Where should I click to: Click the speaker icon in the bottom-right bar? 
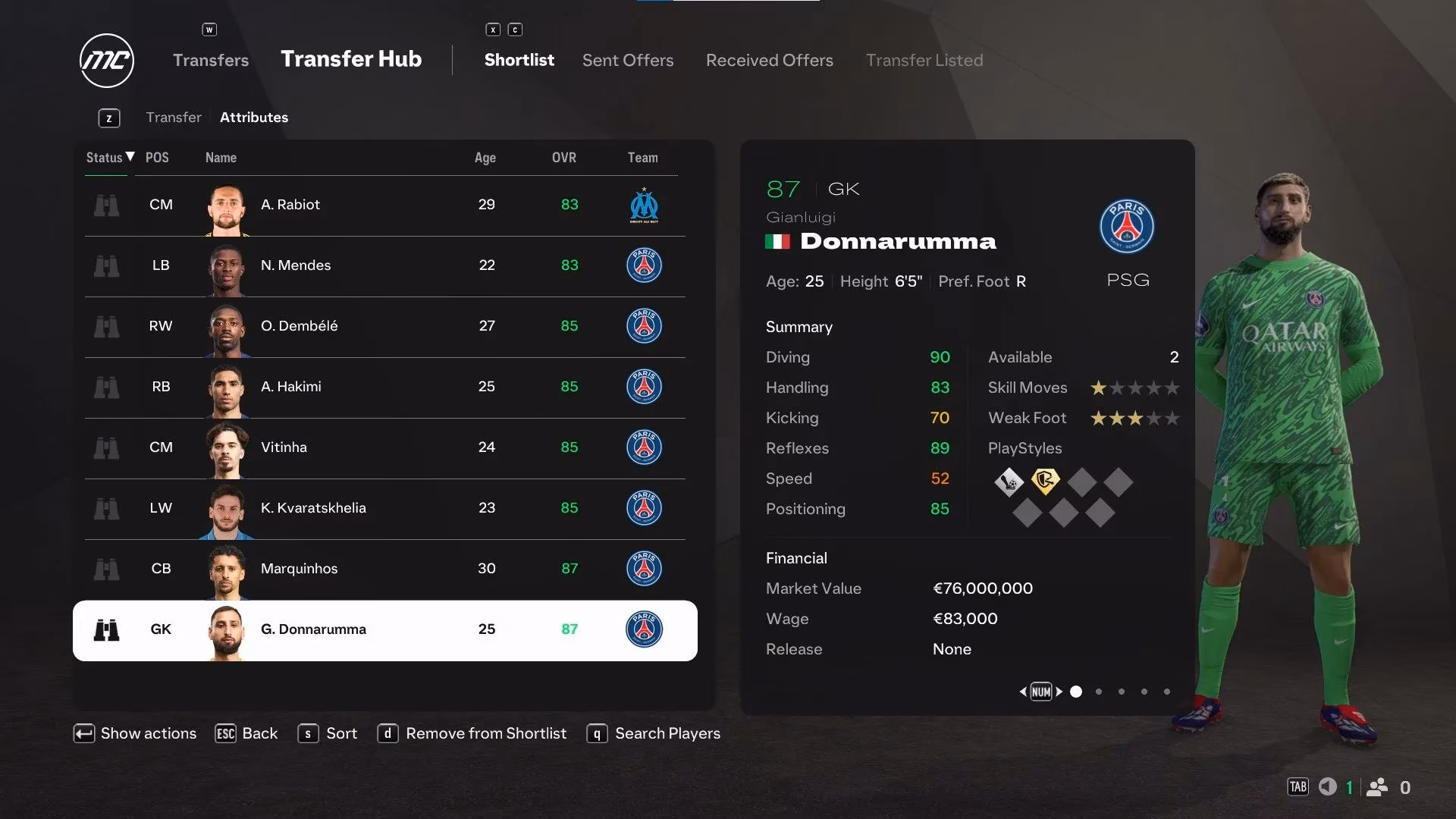[x=1328, y=787]
